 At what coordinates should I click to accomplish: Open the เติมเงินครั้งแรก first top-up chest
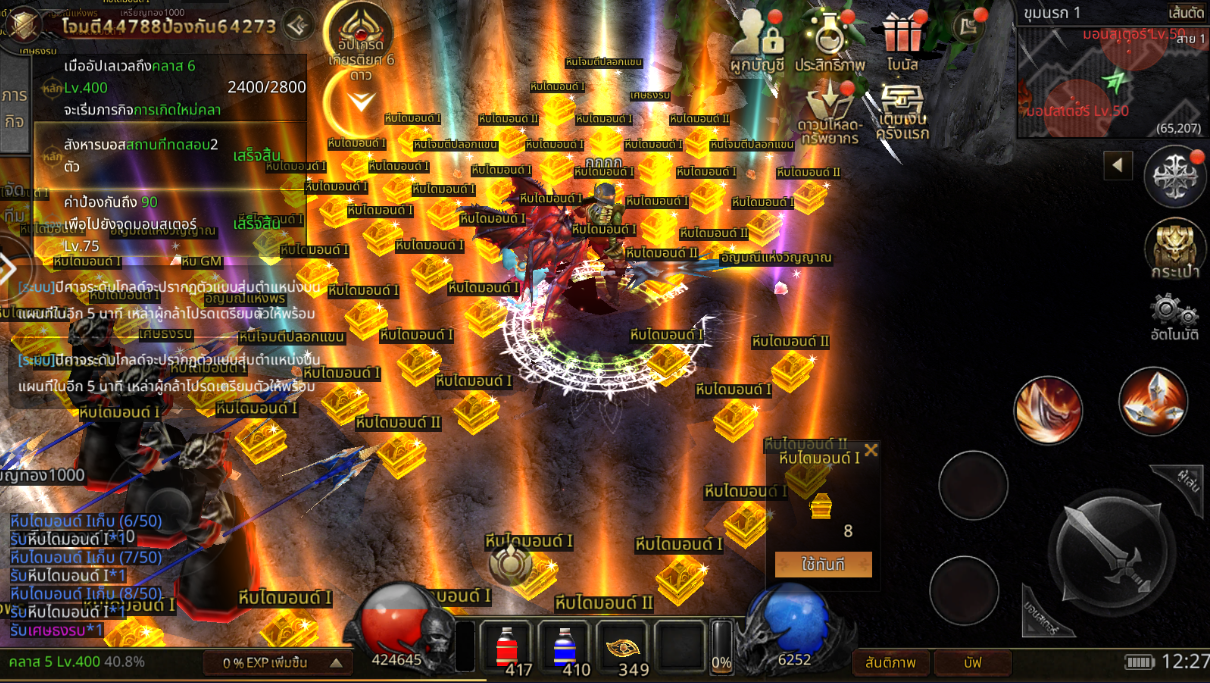[903, 111]
